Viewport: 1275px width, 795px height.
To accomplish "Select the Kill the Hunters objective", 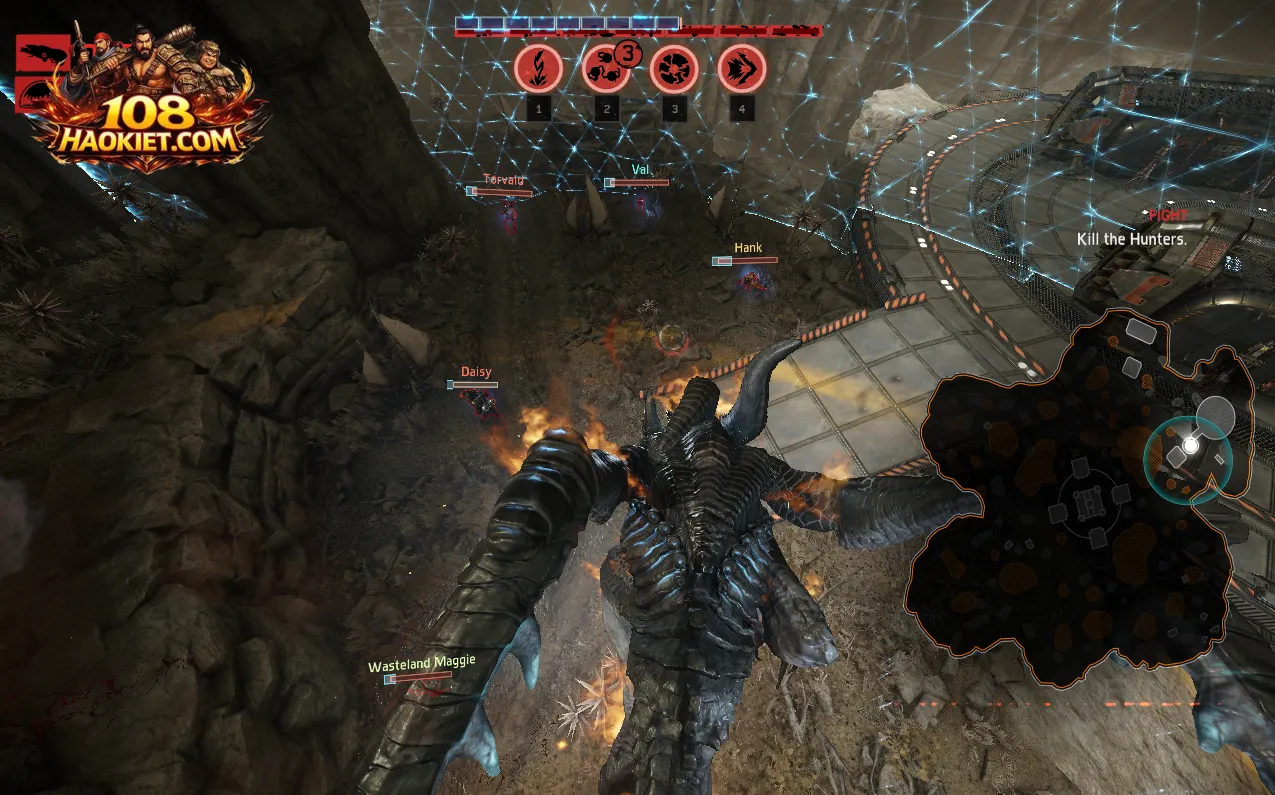I will 1131,239.
